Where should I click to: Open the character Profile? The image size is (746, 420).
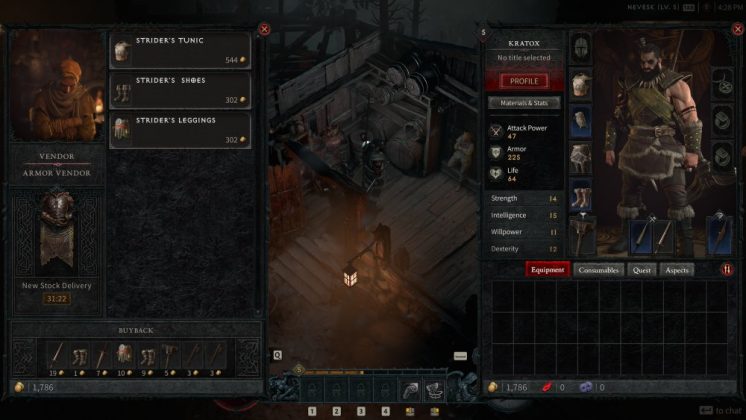coord(523,81)
